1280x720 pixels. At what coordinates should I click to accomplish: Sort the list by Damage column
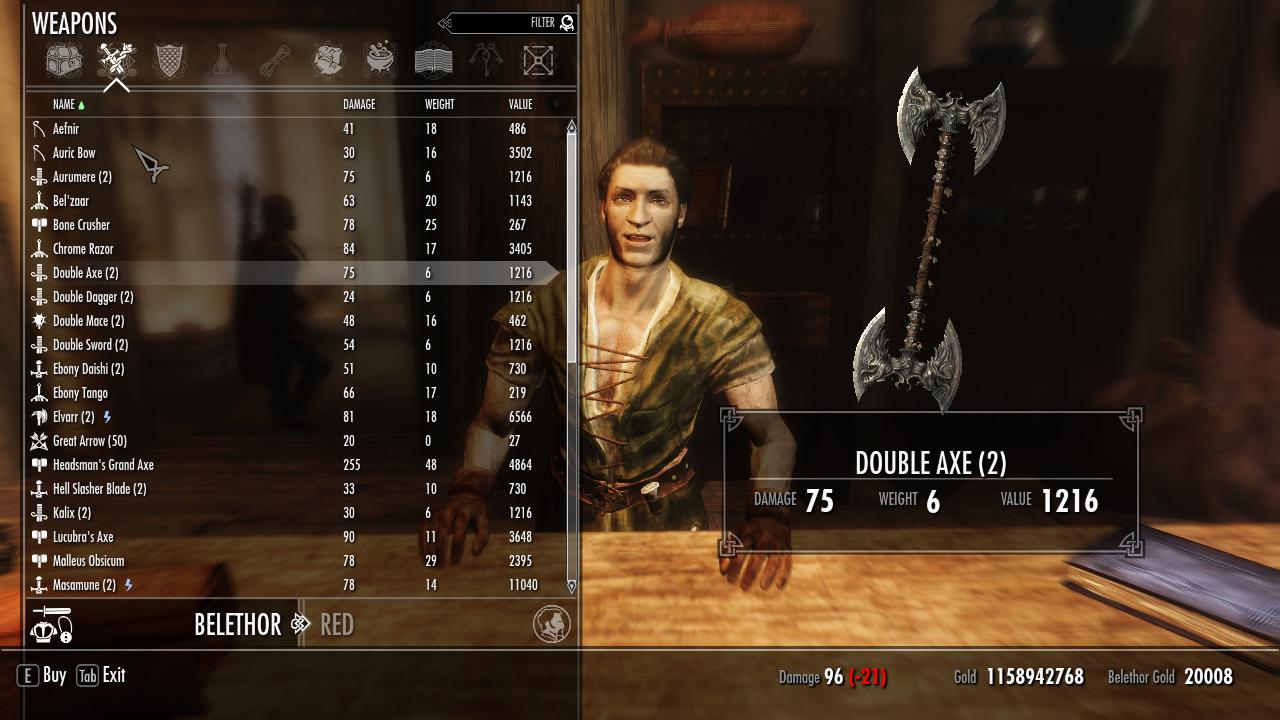coord(359,104)
